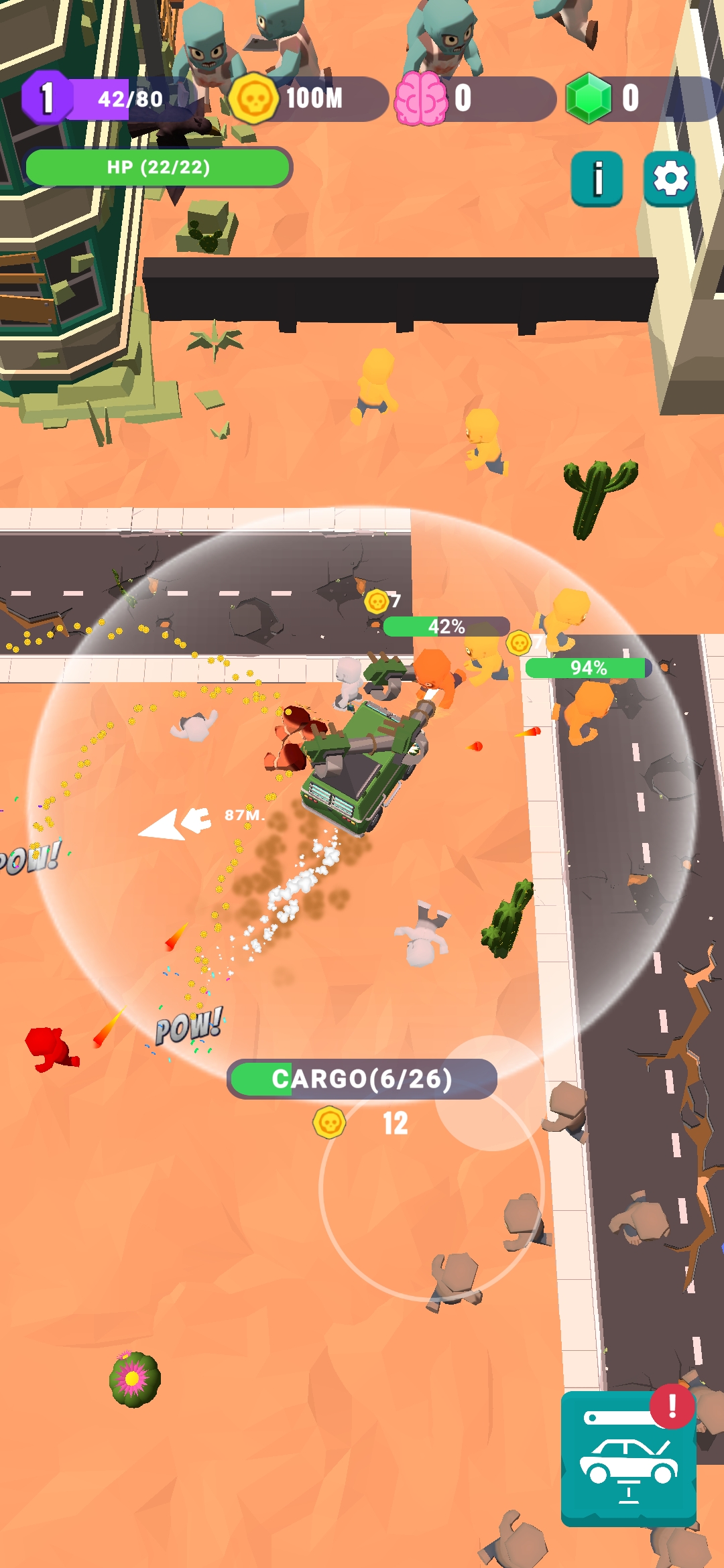
Task: Open the gear settings menu
Action: (x=669, y=179)
